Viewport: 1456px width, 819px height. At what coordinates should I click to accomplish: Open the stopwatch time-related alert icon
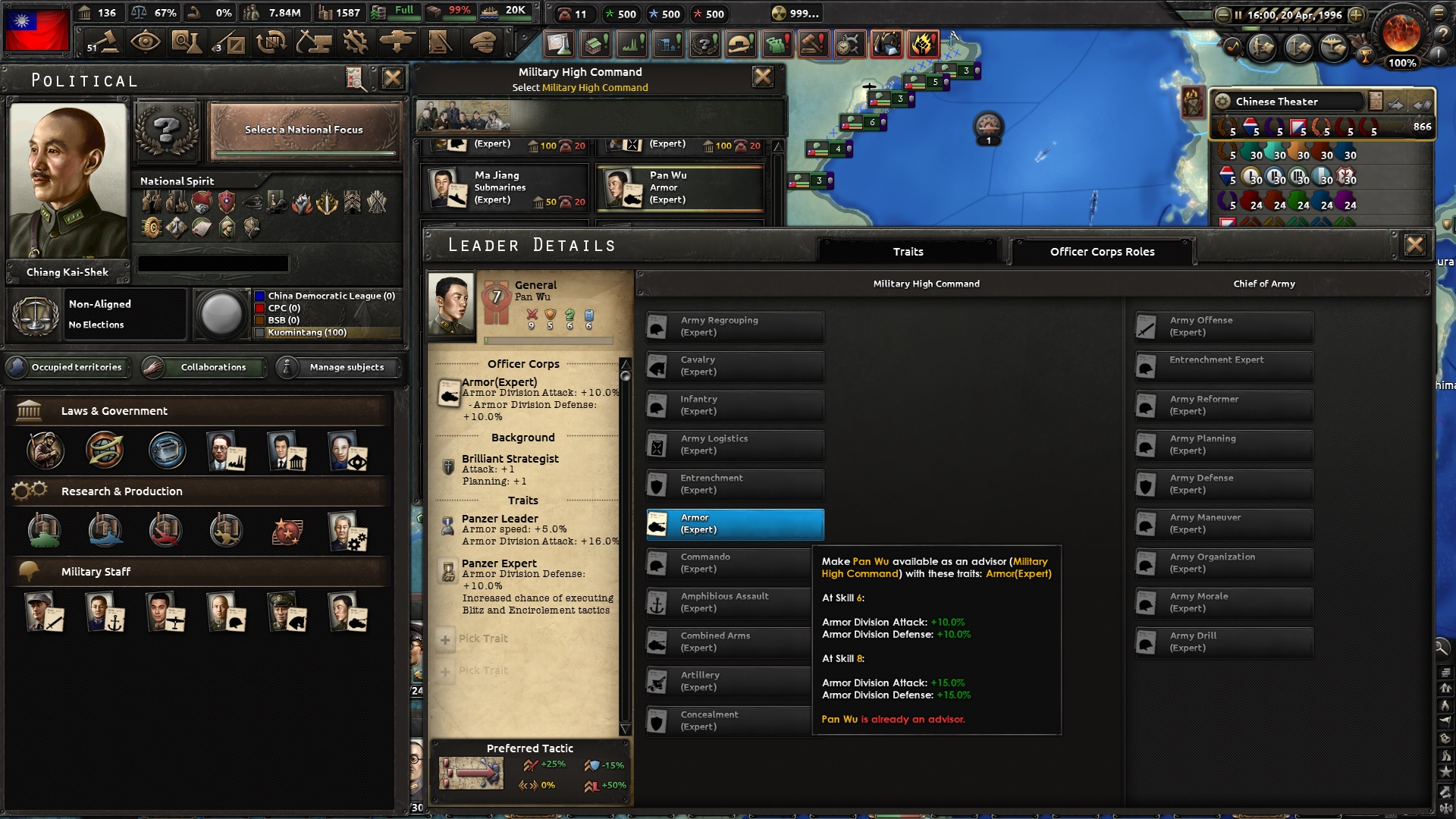point(850,44)
